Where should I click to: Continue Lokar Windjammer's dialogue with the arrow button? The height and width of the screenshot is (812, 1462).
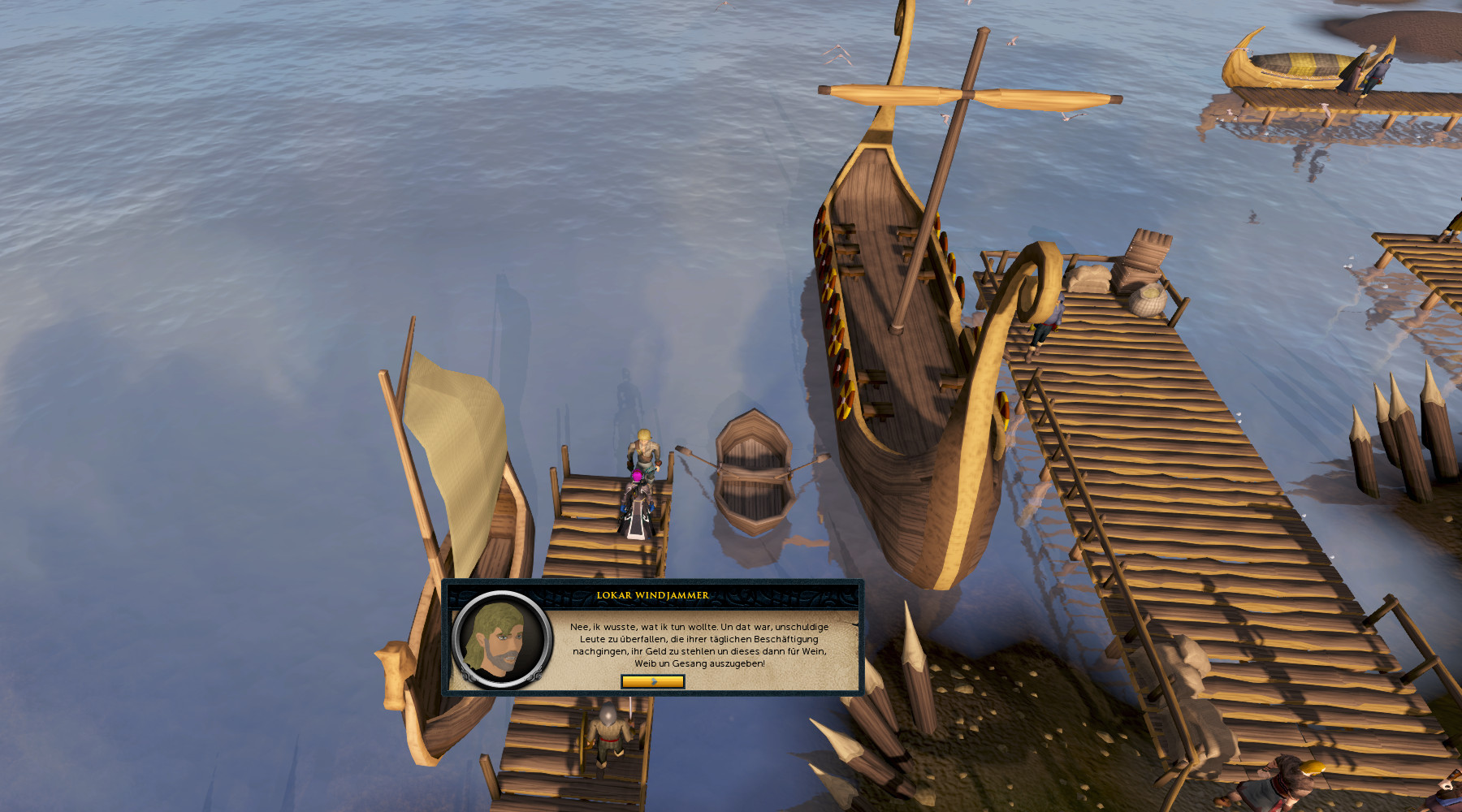click(652, 681)
